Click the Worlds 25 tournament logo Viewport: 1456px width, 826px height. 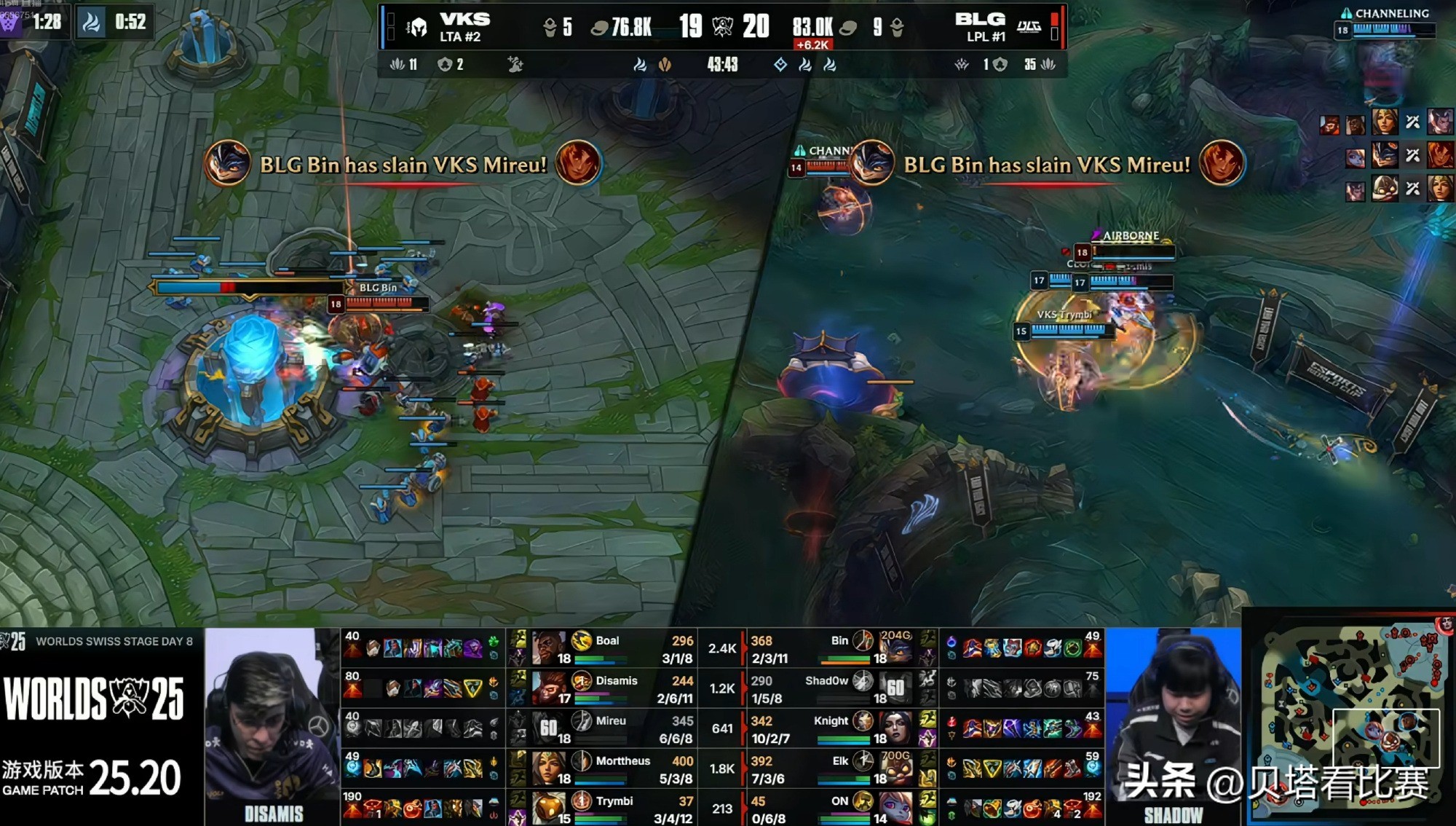click(x=95, y=699)
